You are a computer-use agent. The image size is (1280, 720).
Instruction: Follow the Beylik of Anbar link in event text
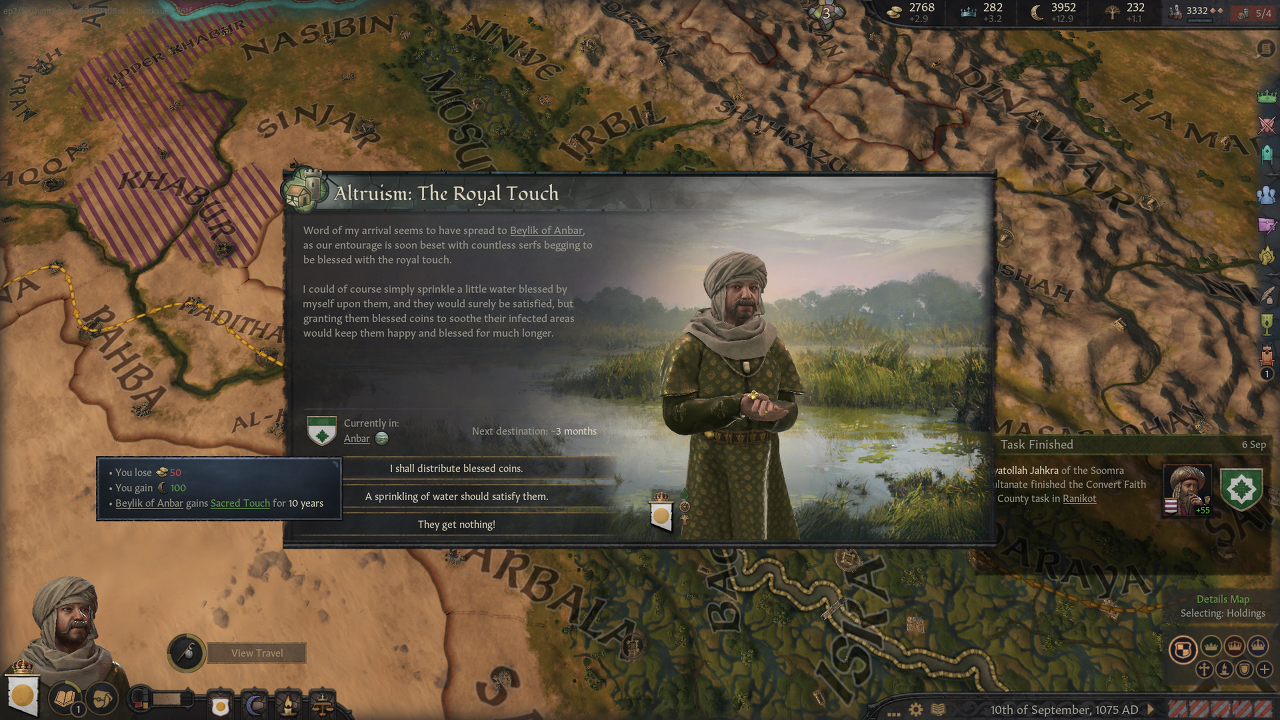pyautogui.click(x=546, y=231)
